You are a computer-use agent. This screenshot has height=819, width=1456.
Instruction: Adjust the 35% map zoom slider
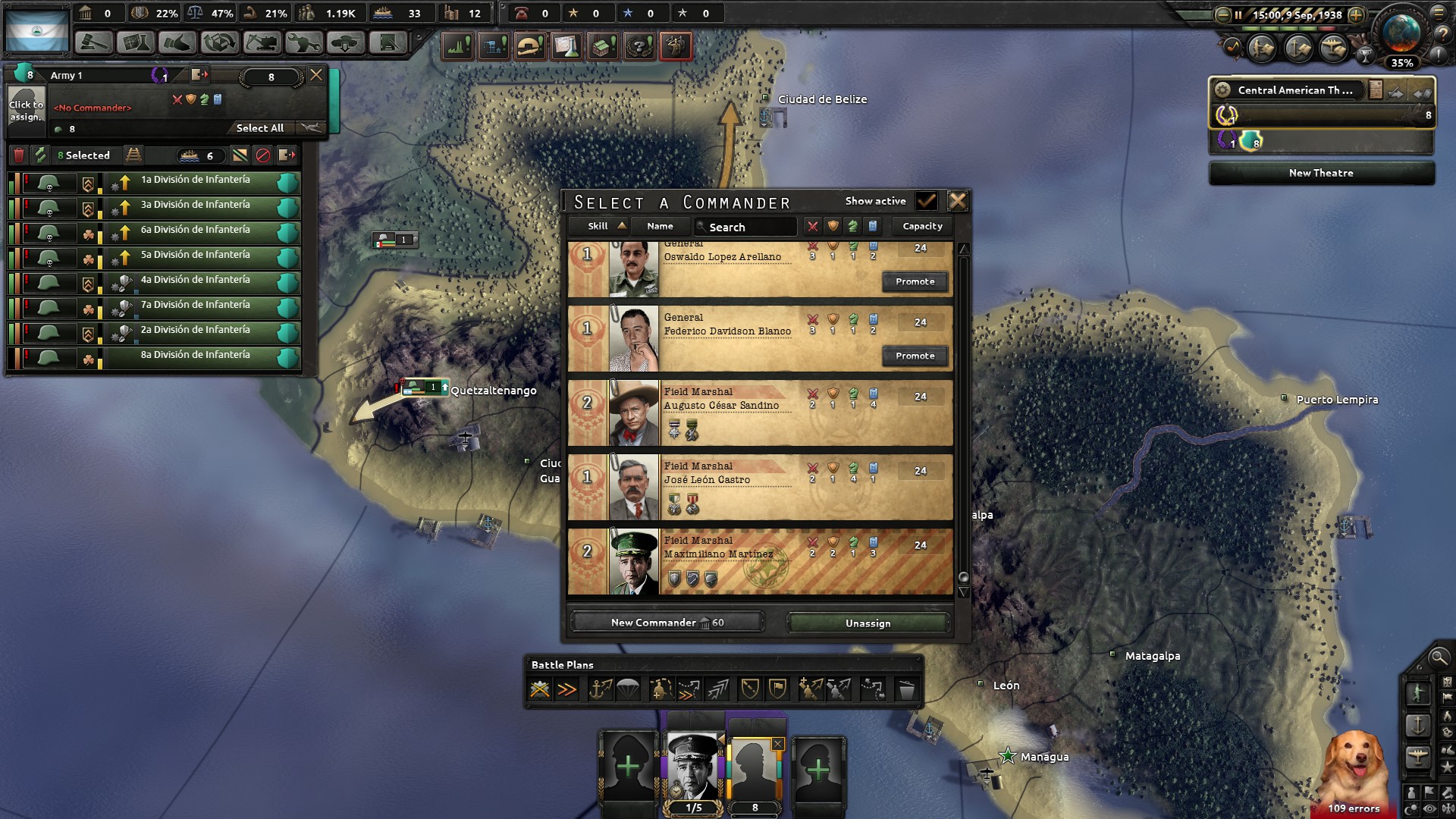click(x=1402, y=64)
